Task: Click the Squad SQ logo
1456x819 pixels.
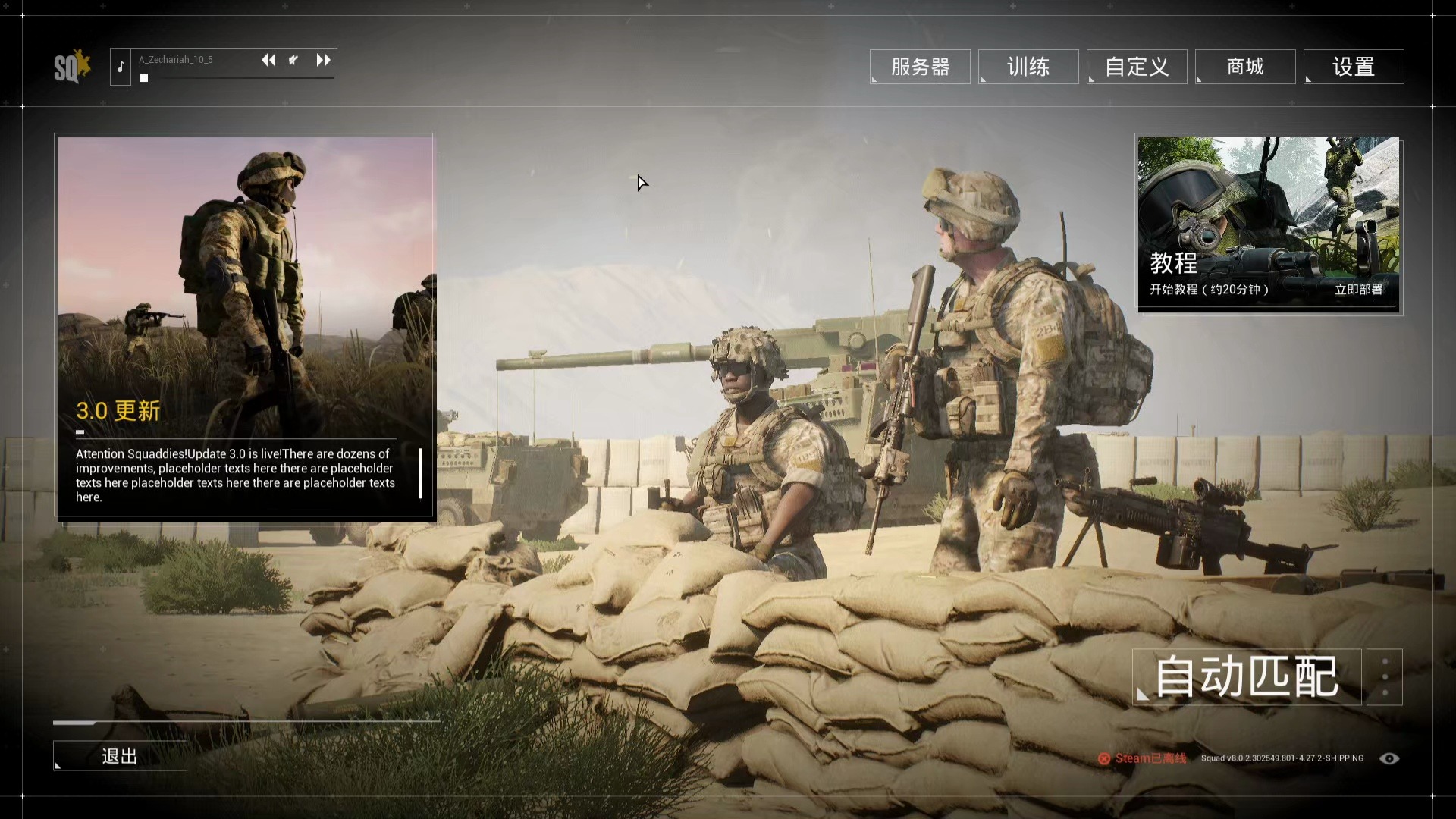Action: point(71,67)
